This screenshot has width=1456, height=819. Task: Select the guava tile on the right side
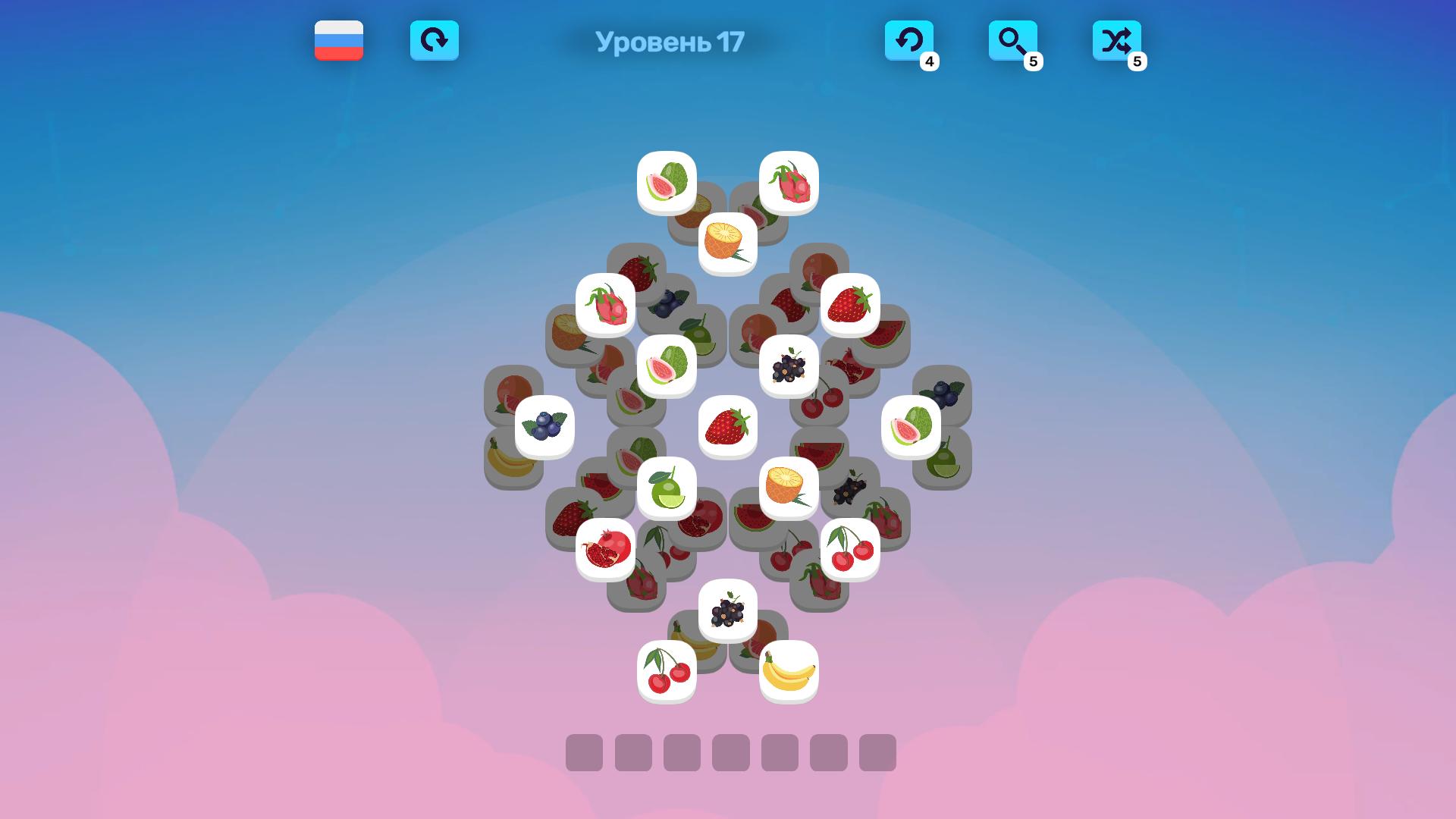pyautogui.click(x=912, y=426)
